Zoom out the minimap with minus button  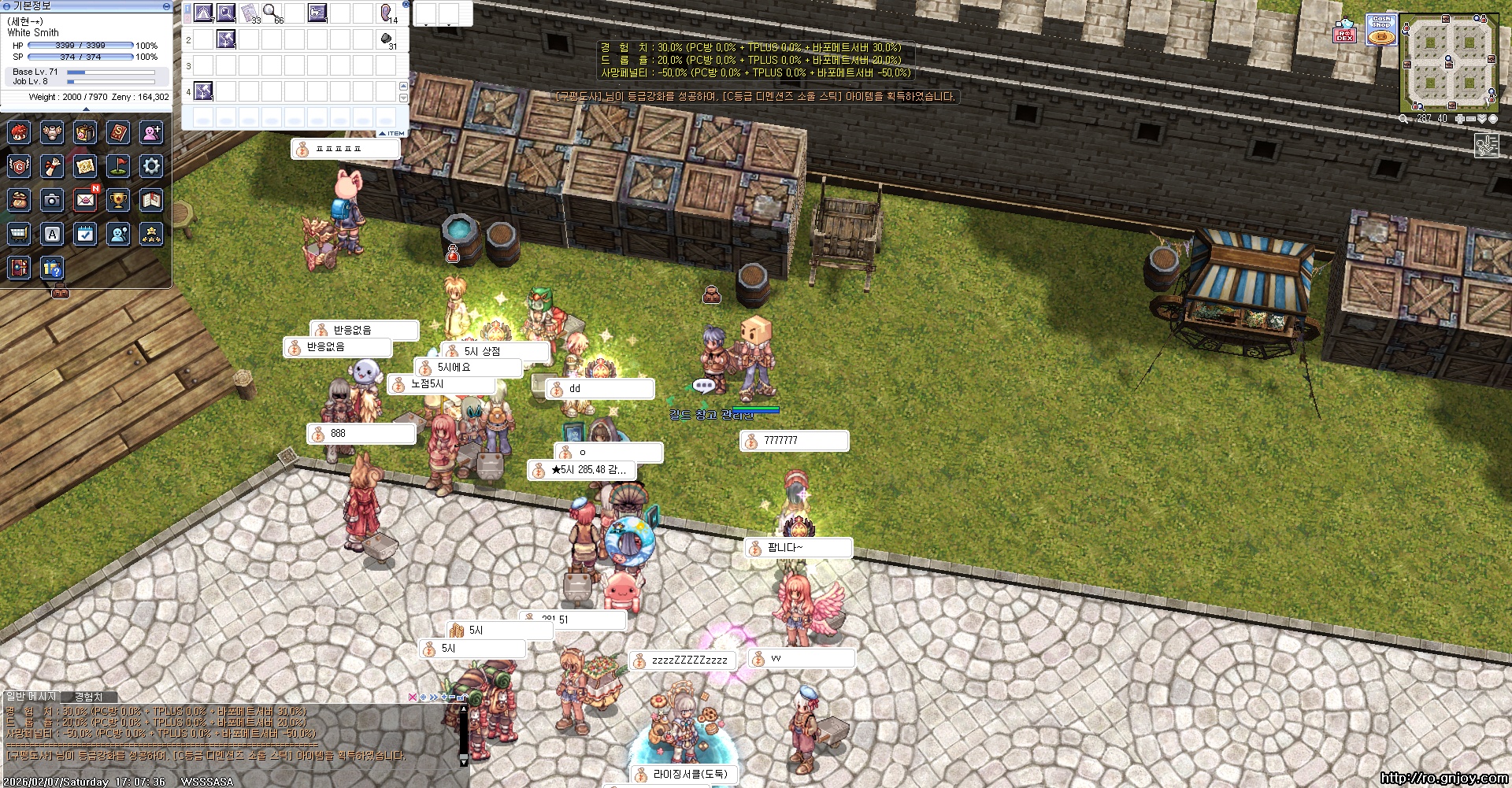coord(1470,119)
